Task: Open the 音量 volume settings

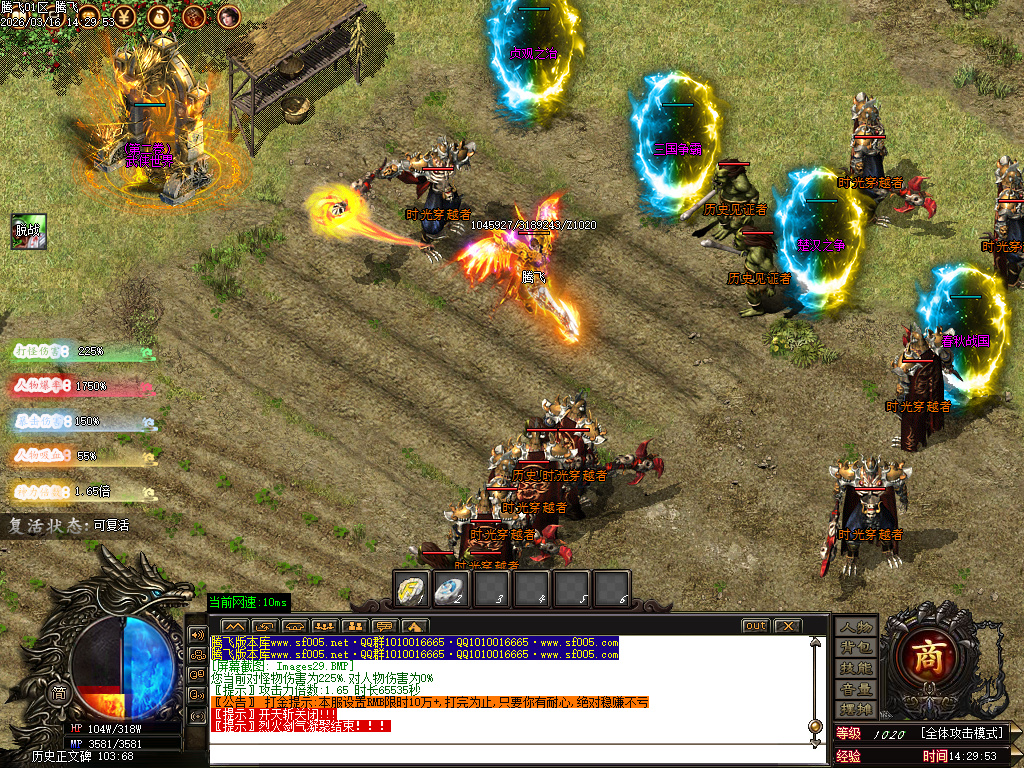Action: (856, 689)
